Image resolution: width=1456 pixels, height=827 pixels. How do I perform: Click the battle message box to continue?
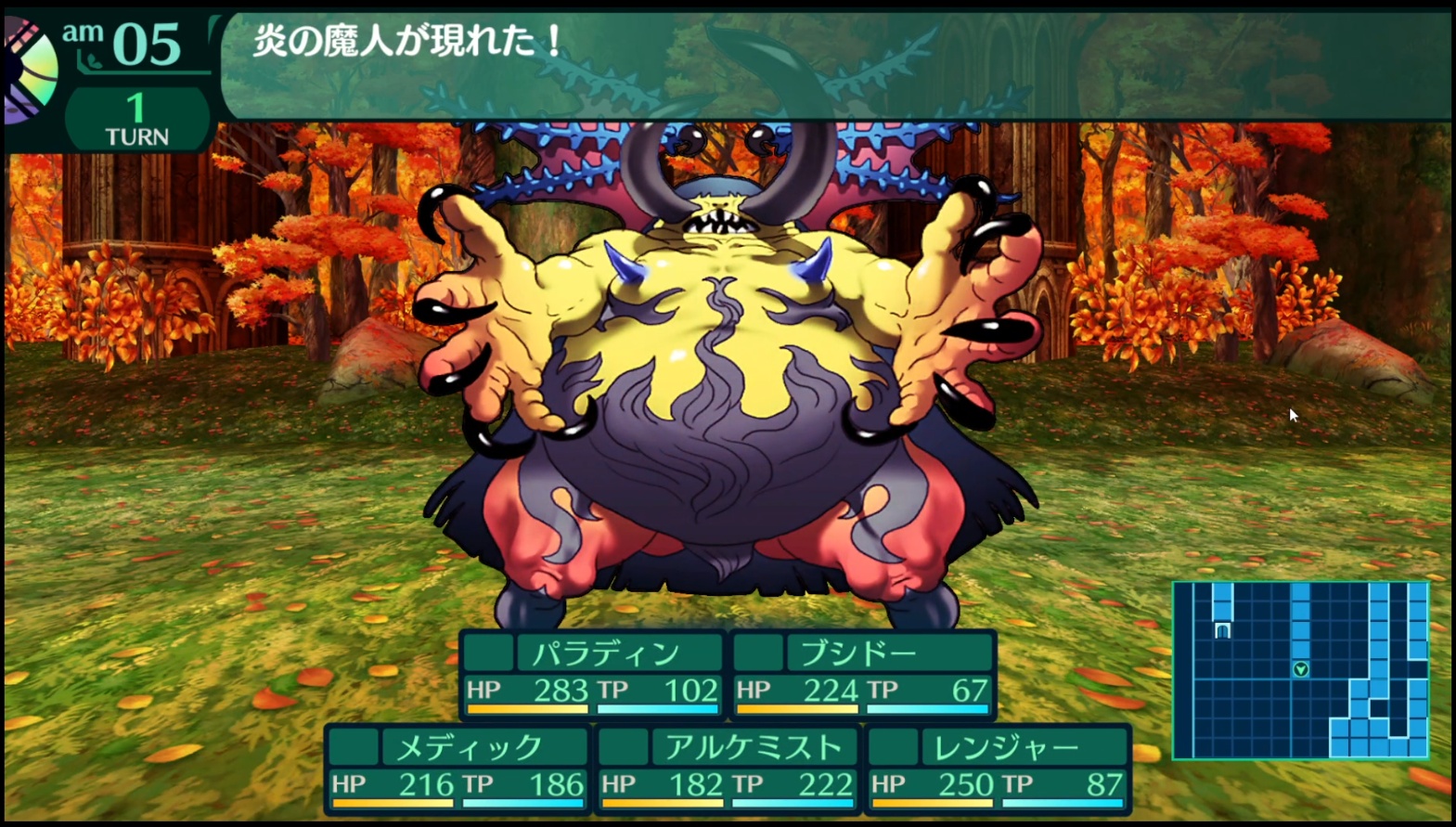pyautogui.click(x=835, y=65)
